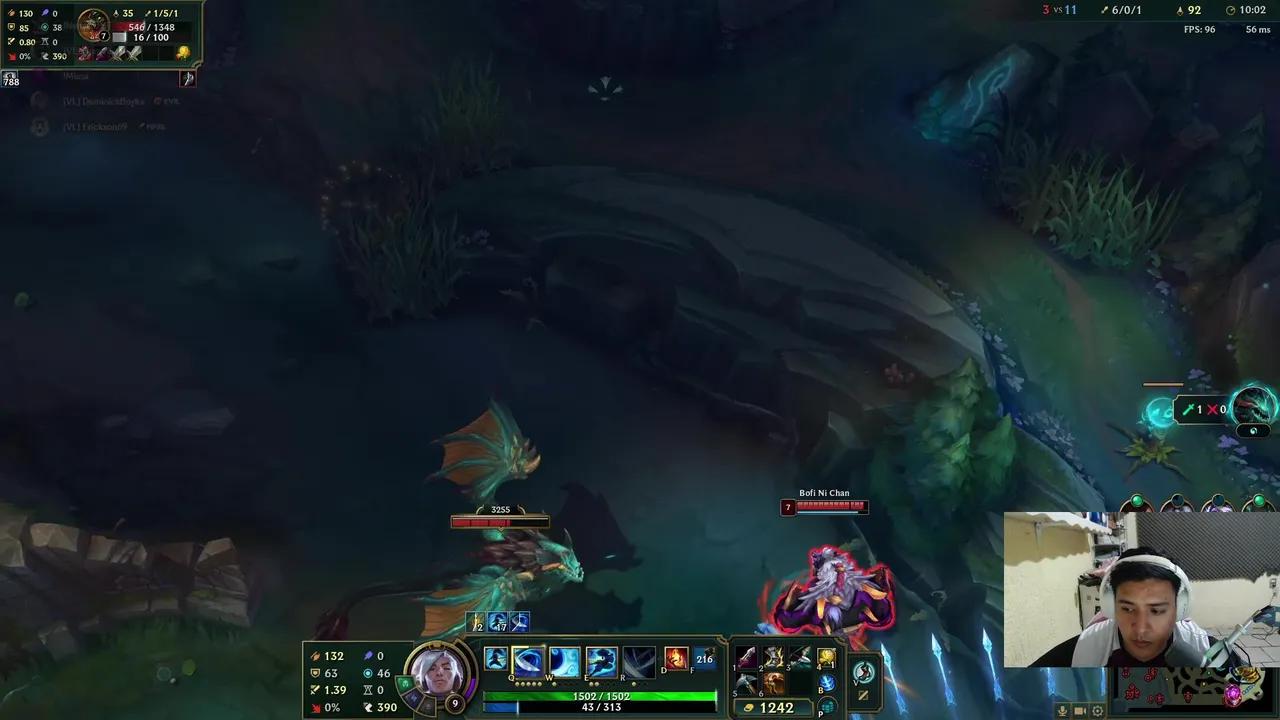Select the purple dirk item in slot 1
The image size is (1280, 720).
(x=747, y=657)
